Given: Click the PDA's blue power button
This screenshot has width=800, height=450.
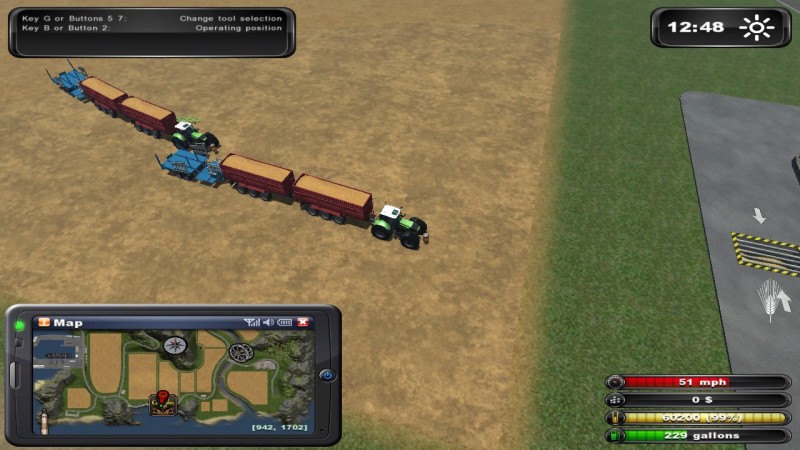Looking at the screenshot, I should (326, 376).
